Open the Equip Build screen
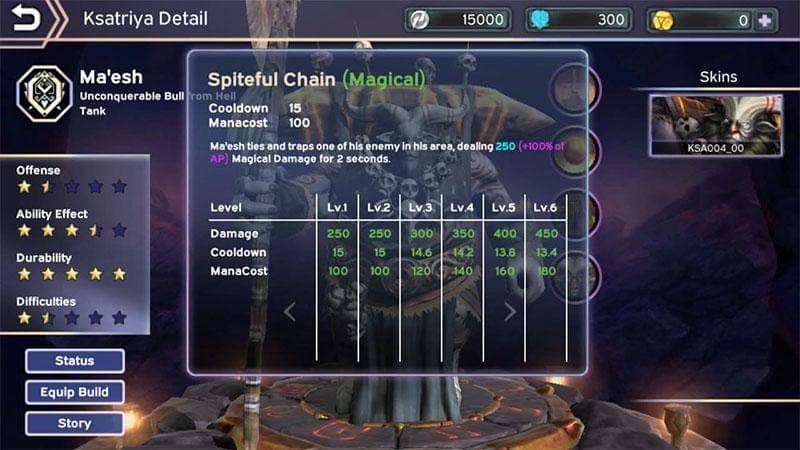Viewport: 800px width, 450px height. point(75,392)
